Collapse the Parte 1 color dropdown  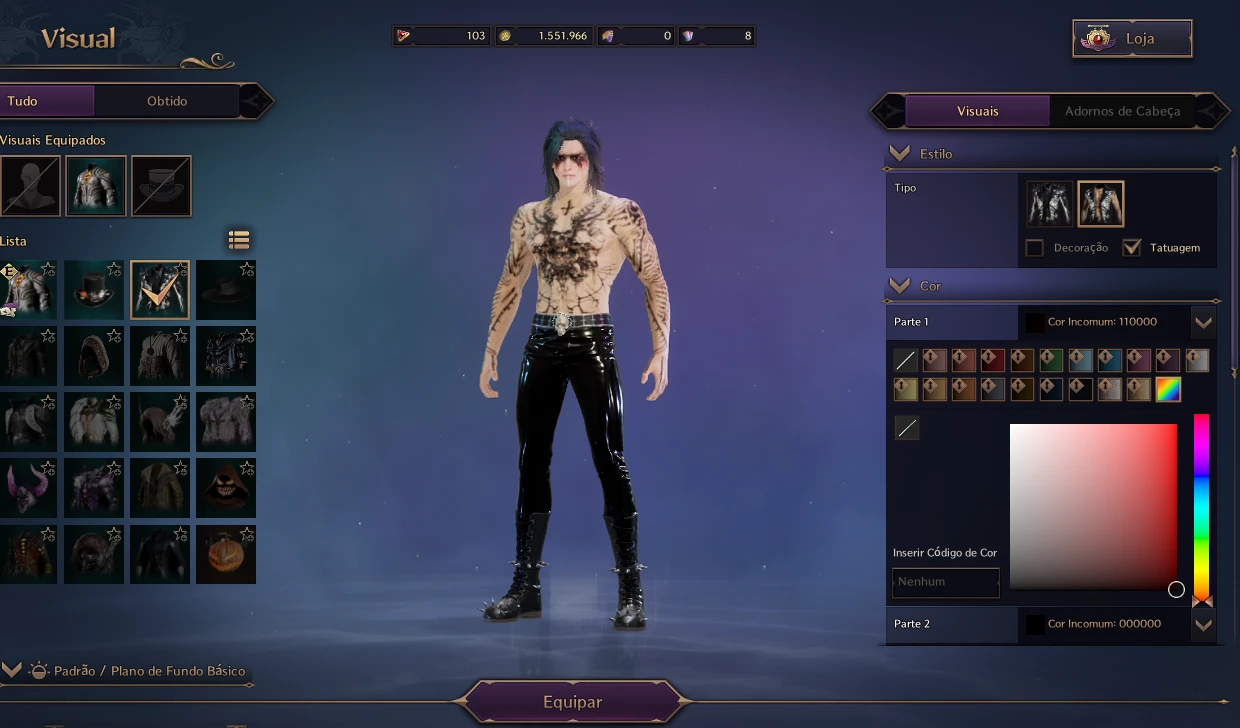click(1203, 322)
